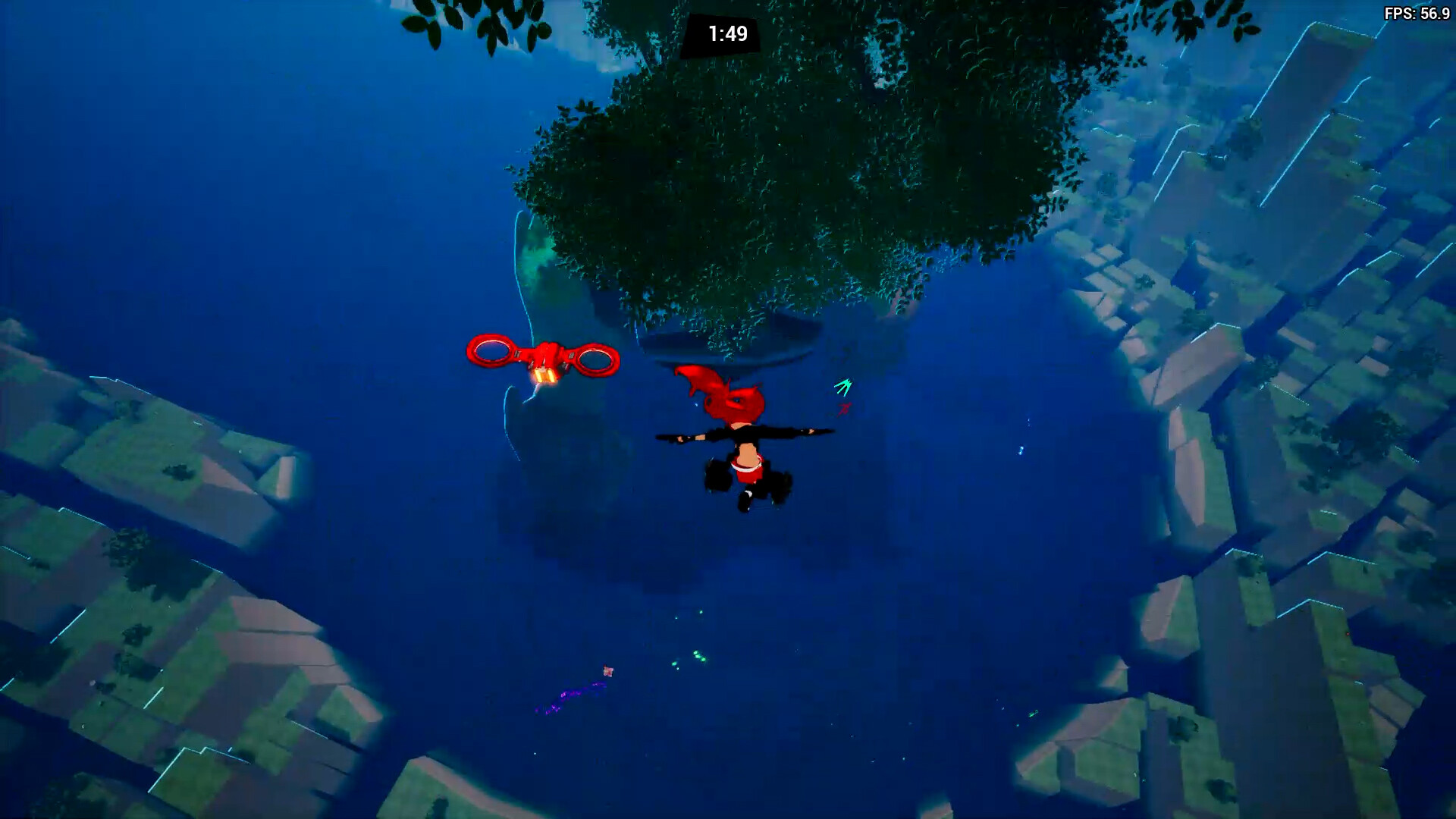This screenshot has height=819, width=1456.
Task: Click the drone's glowing orange thrusters
Action: [x=545, y=376]
